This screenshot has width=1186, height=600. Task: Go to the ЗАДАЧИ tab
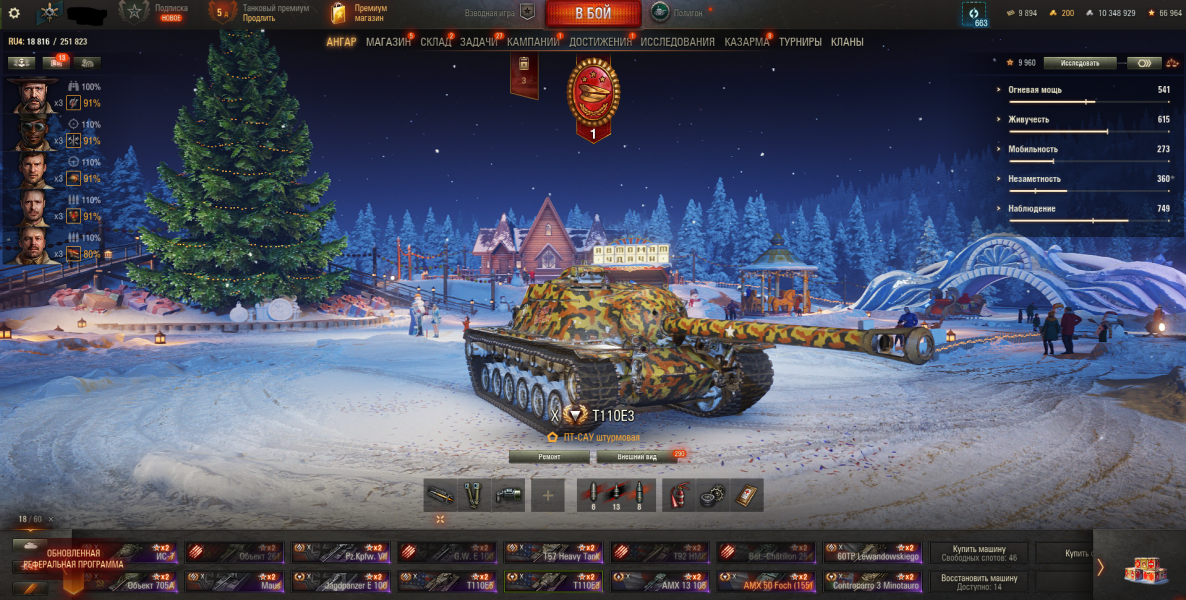click(x=479, y=42)
